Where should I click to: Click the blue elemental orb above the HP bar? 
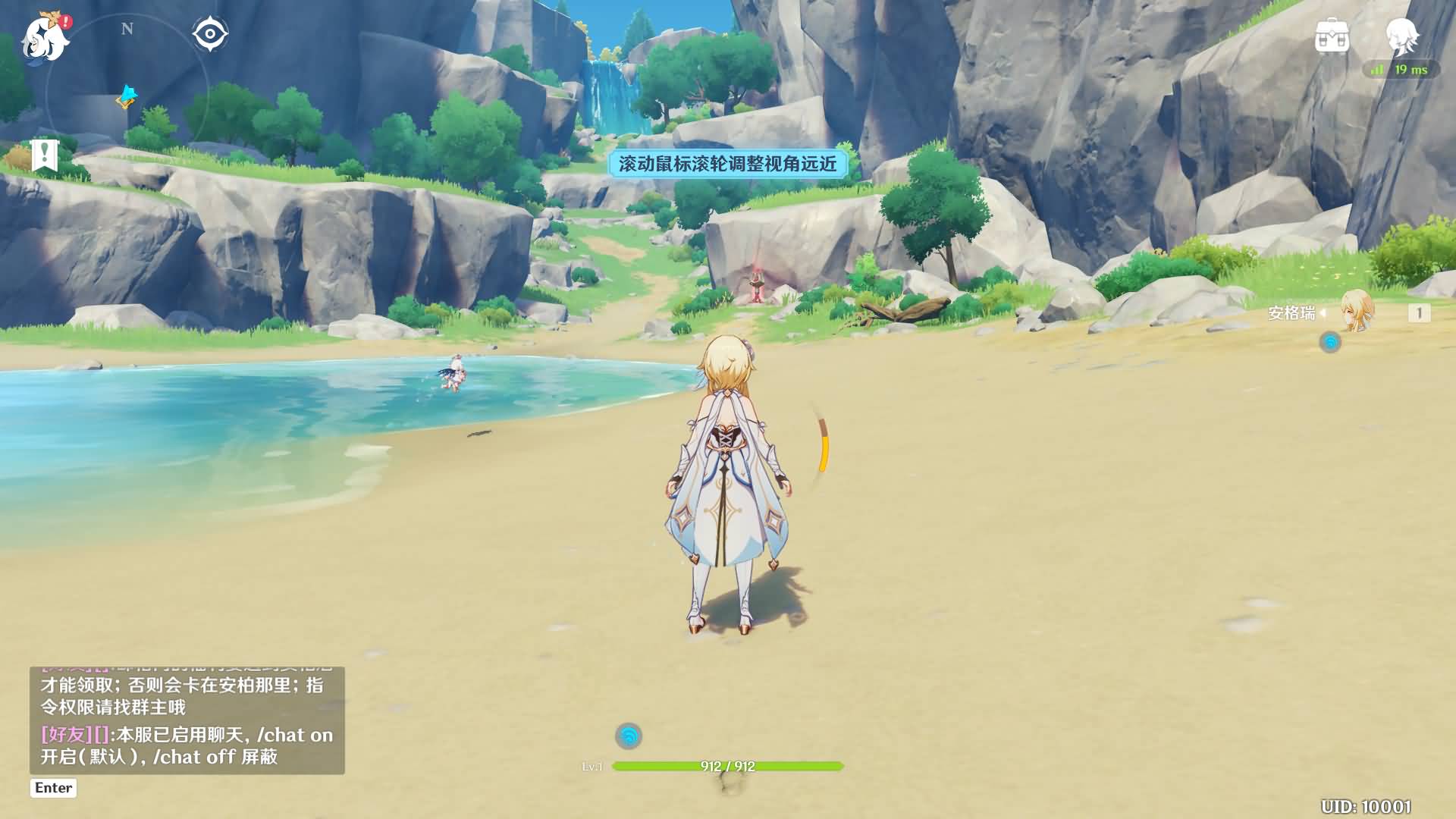[629, 734]
